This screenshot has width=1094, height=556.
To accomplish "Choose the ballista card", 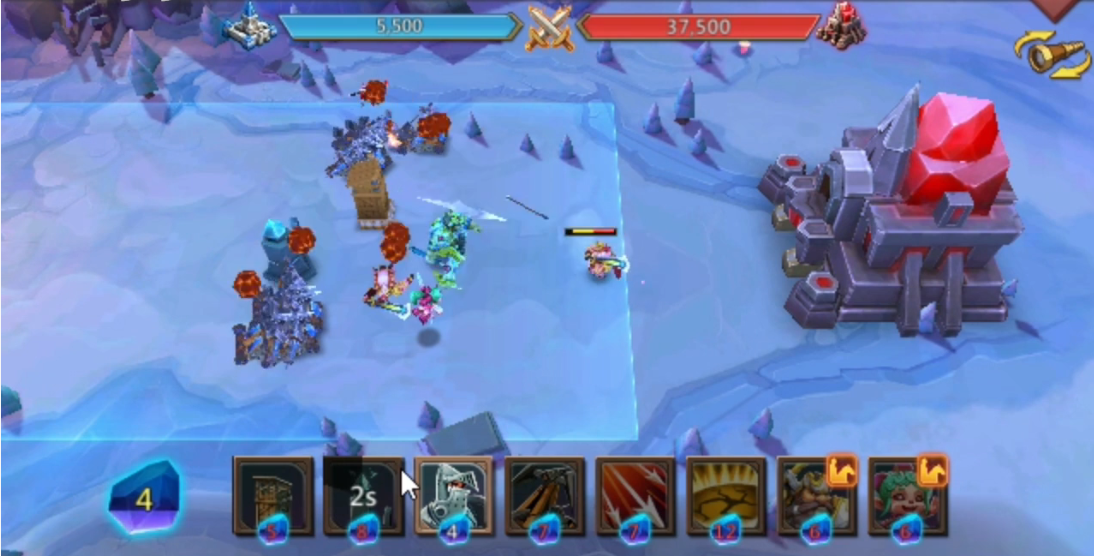I will pos(545,496).
